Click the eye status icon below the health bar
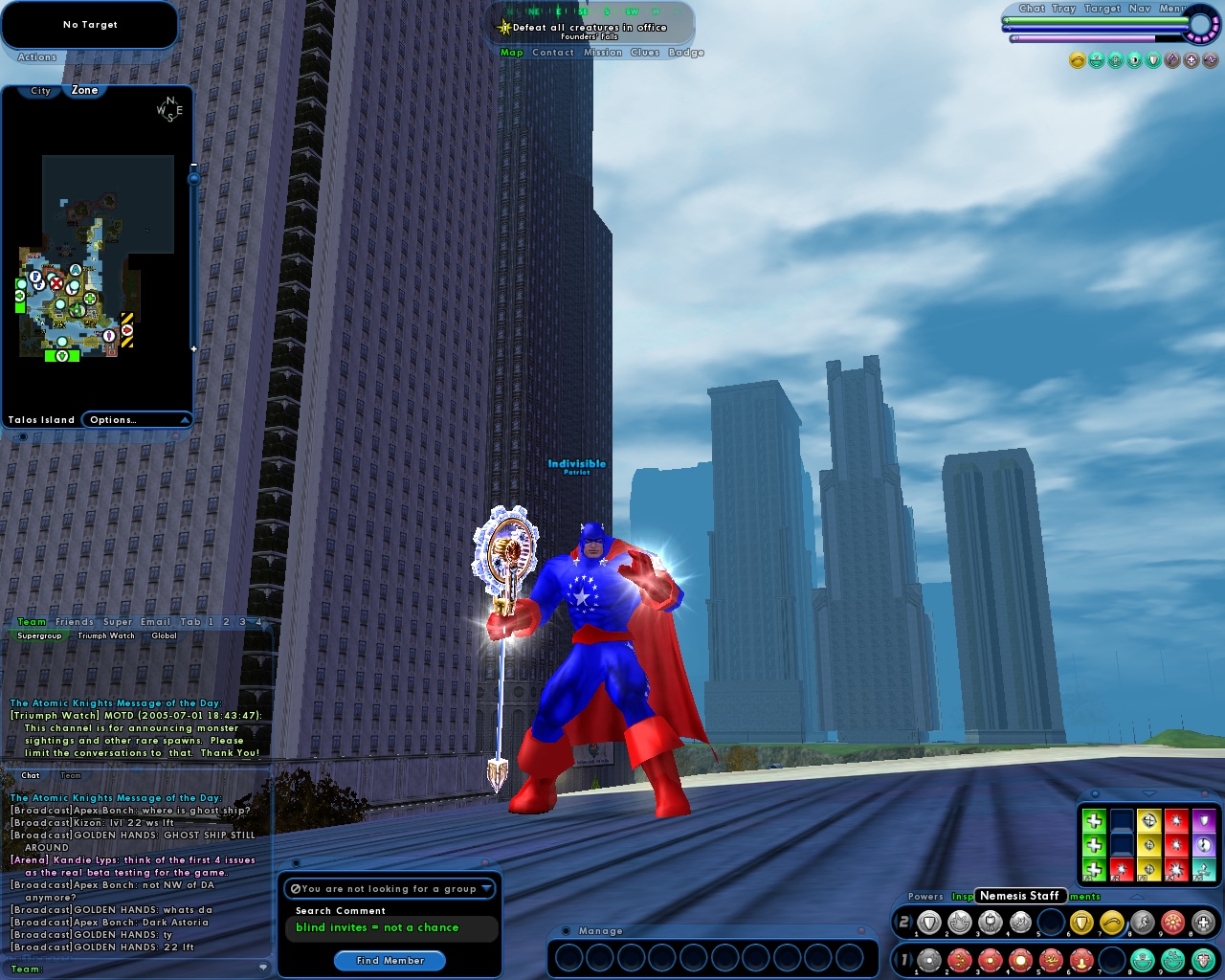This screenshot has width=1225, height=980. (x=1134, y=60)
